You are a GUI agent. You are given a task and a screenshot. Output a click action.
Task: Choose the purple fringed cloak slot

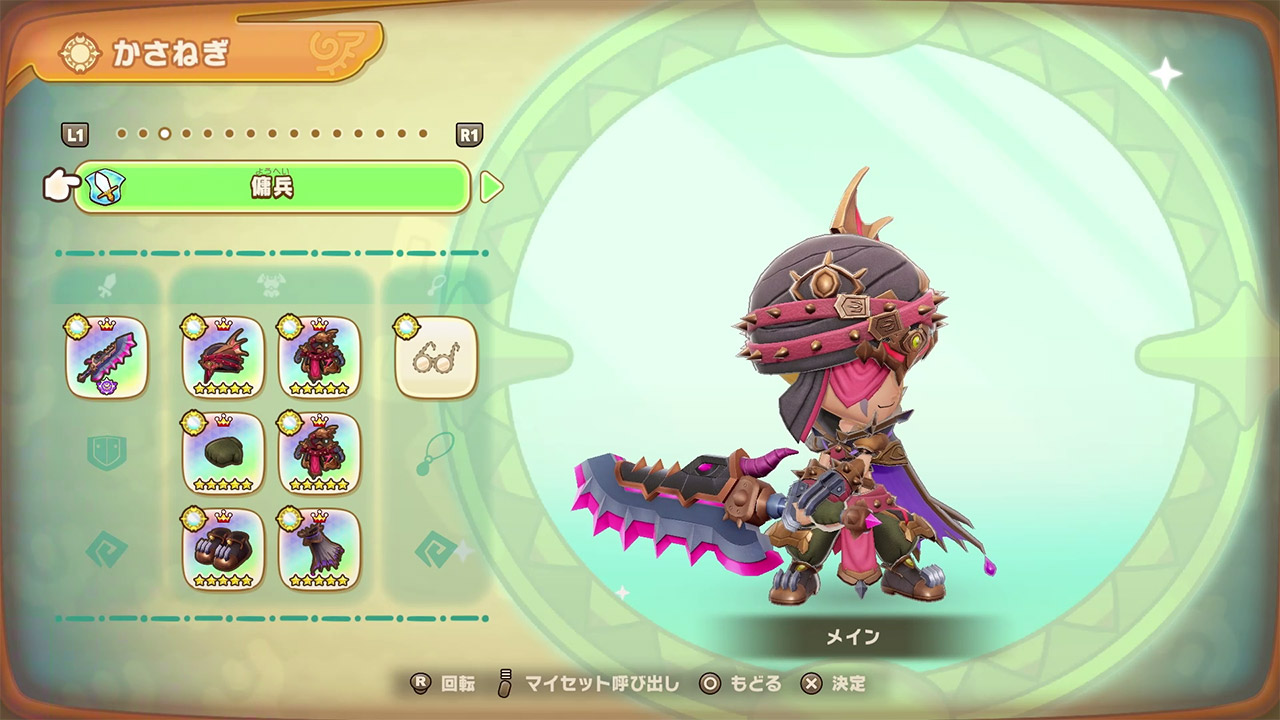click(319, 549)
